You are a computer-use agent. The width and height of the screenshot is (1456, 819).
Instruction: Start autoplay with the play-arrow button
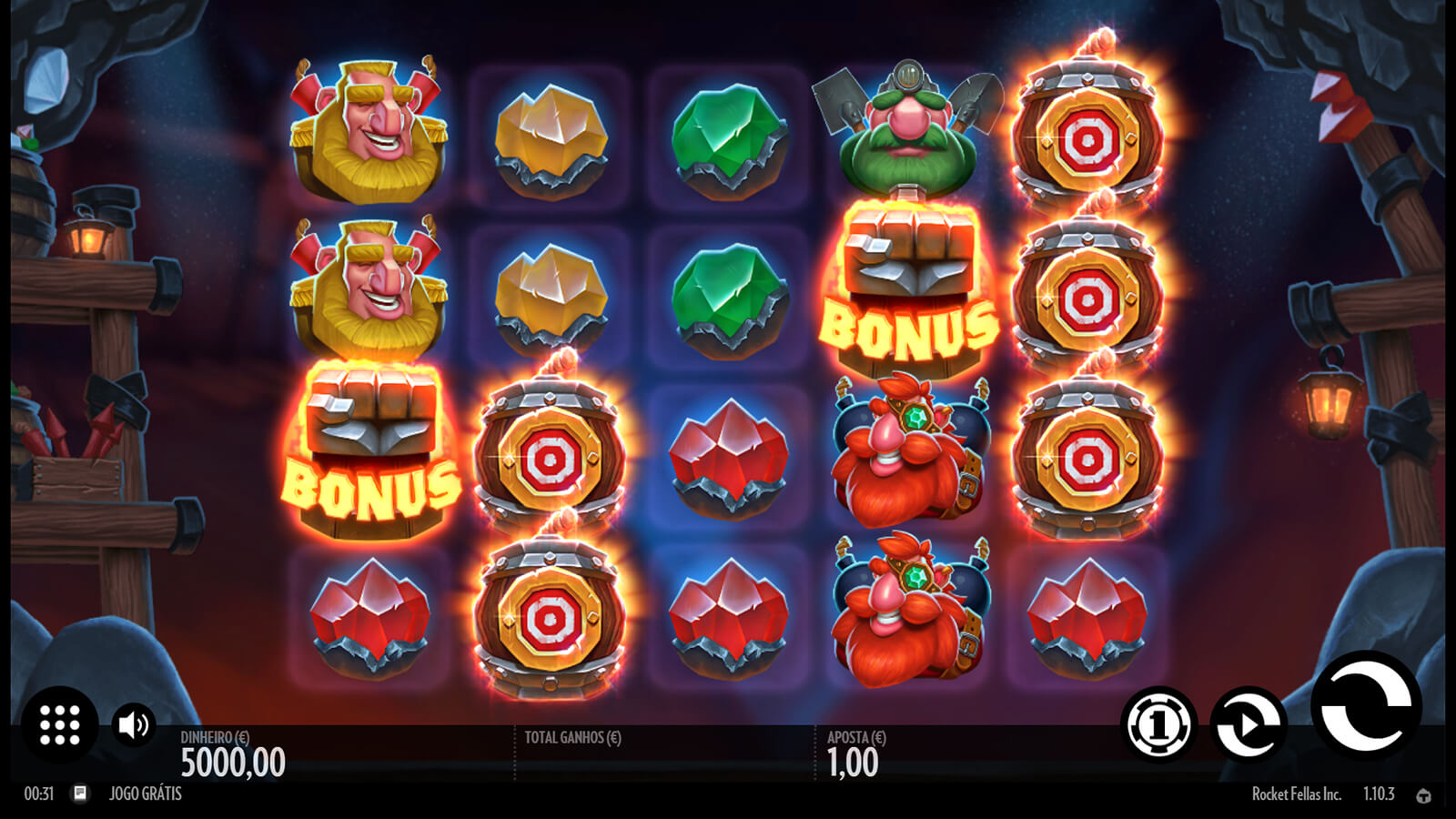pos(1249,724)
